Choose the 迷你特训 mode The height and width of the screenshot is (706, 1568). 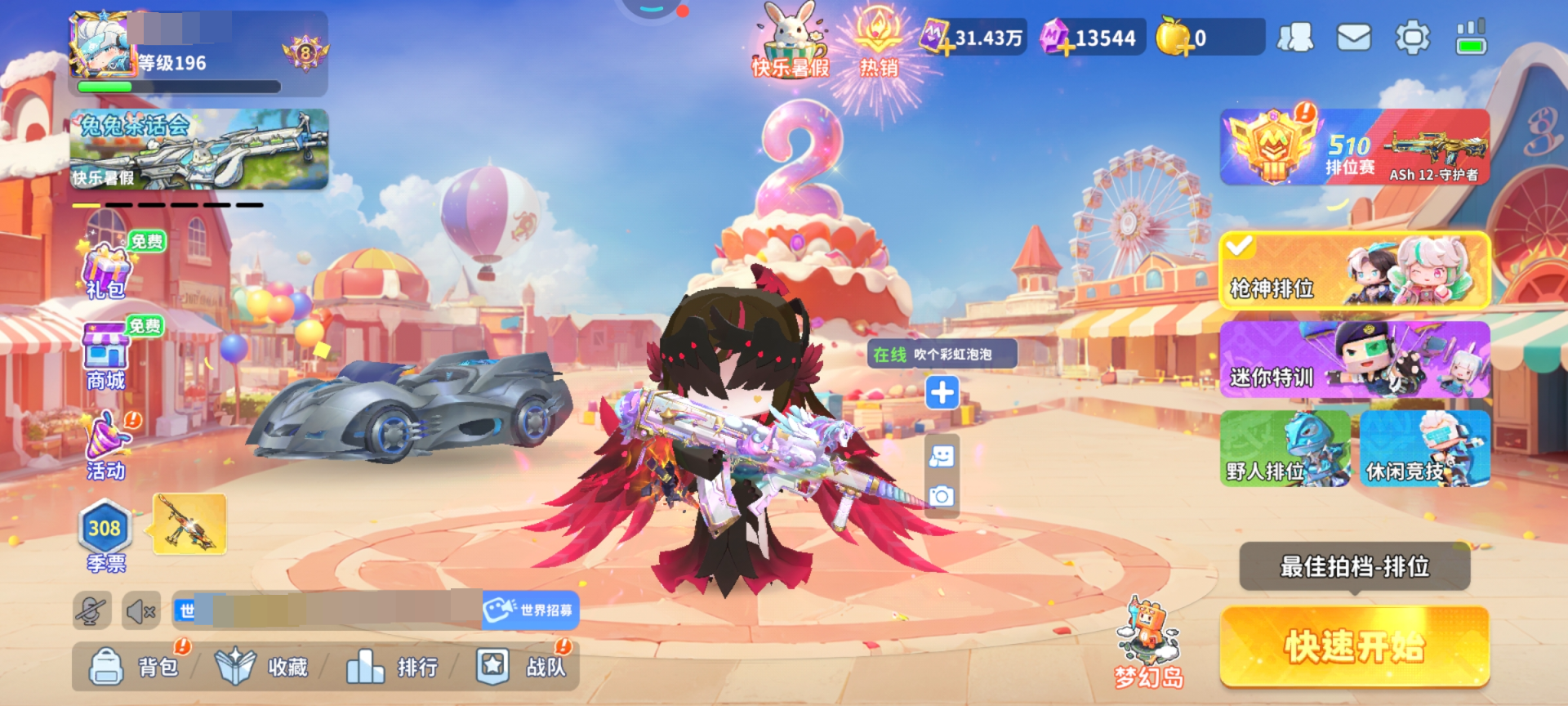pos(1354,360)
